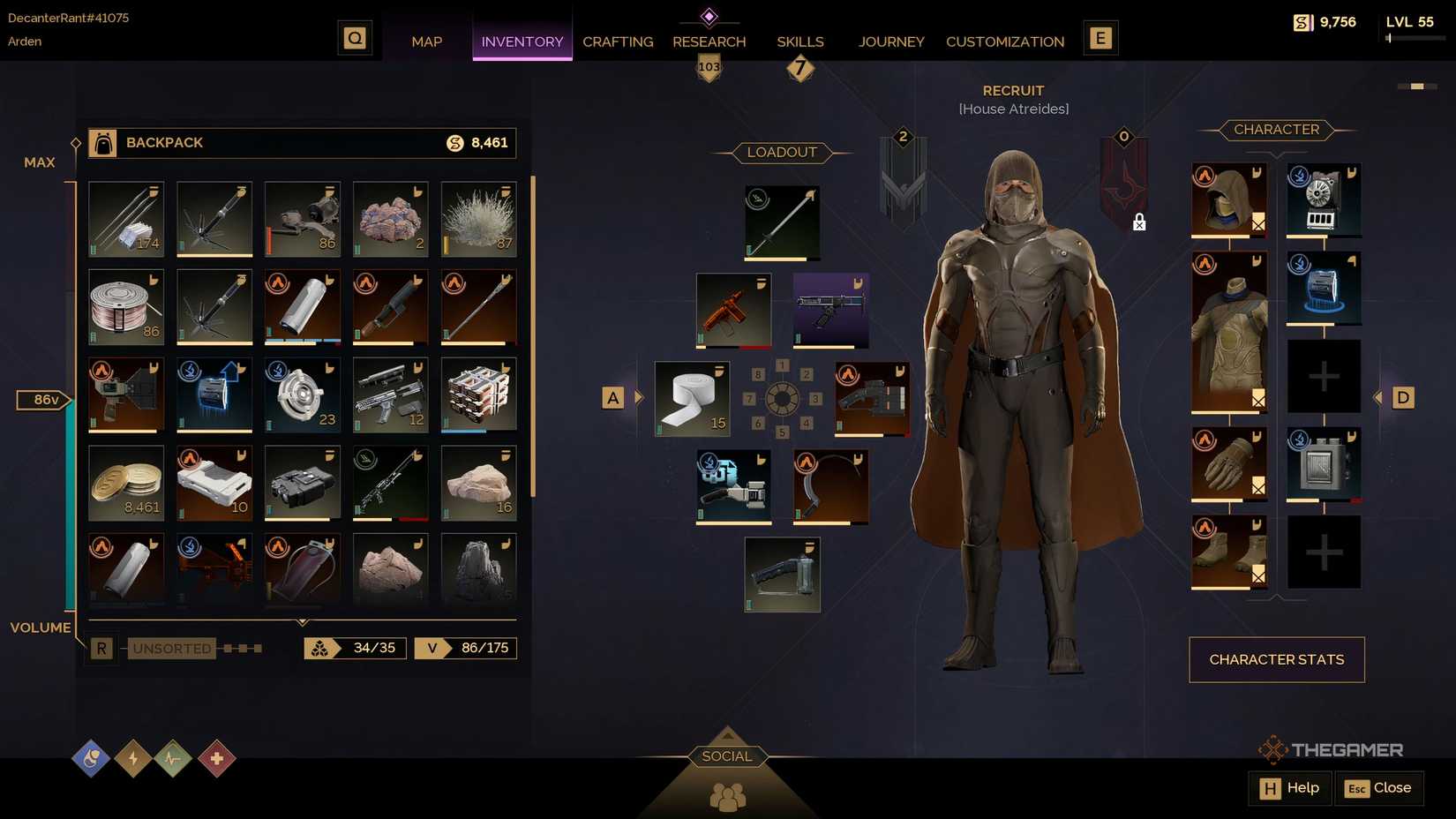Click the red medical cross icon

coord(215,757)
